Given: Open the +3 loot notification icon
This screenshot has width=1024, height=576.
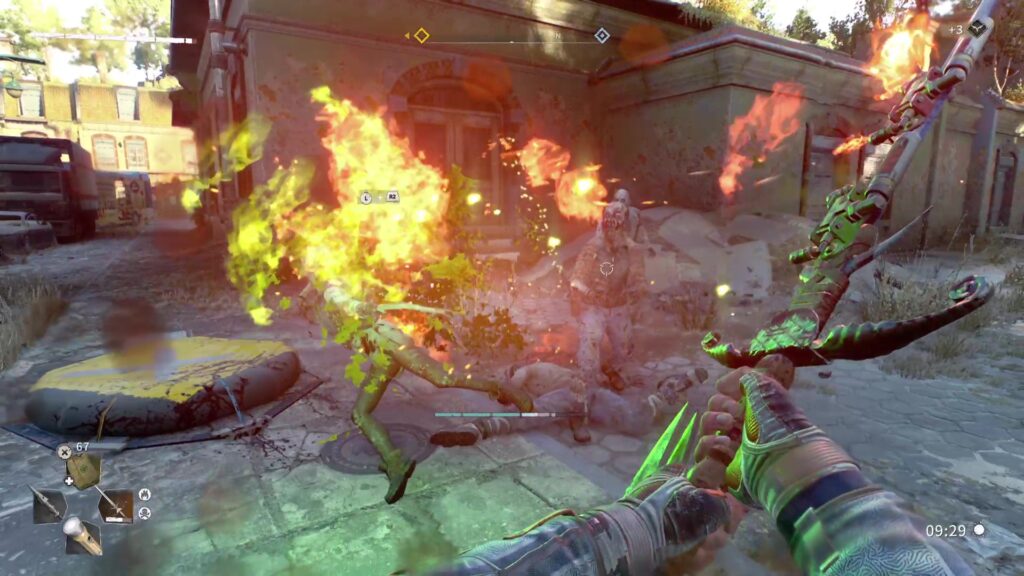Looking at the screenshot, I should click(x=977, y=29).
